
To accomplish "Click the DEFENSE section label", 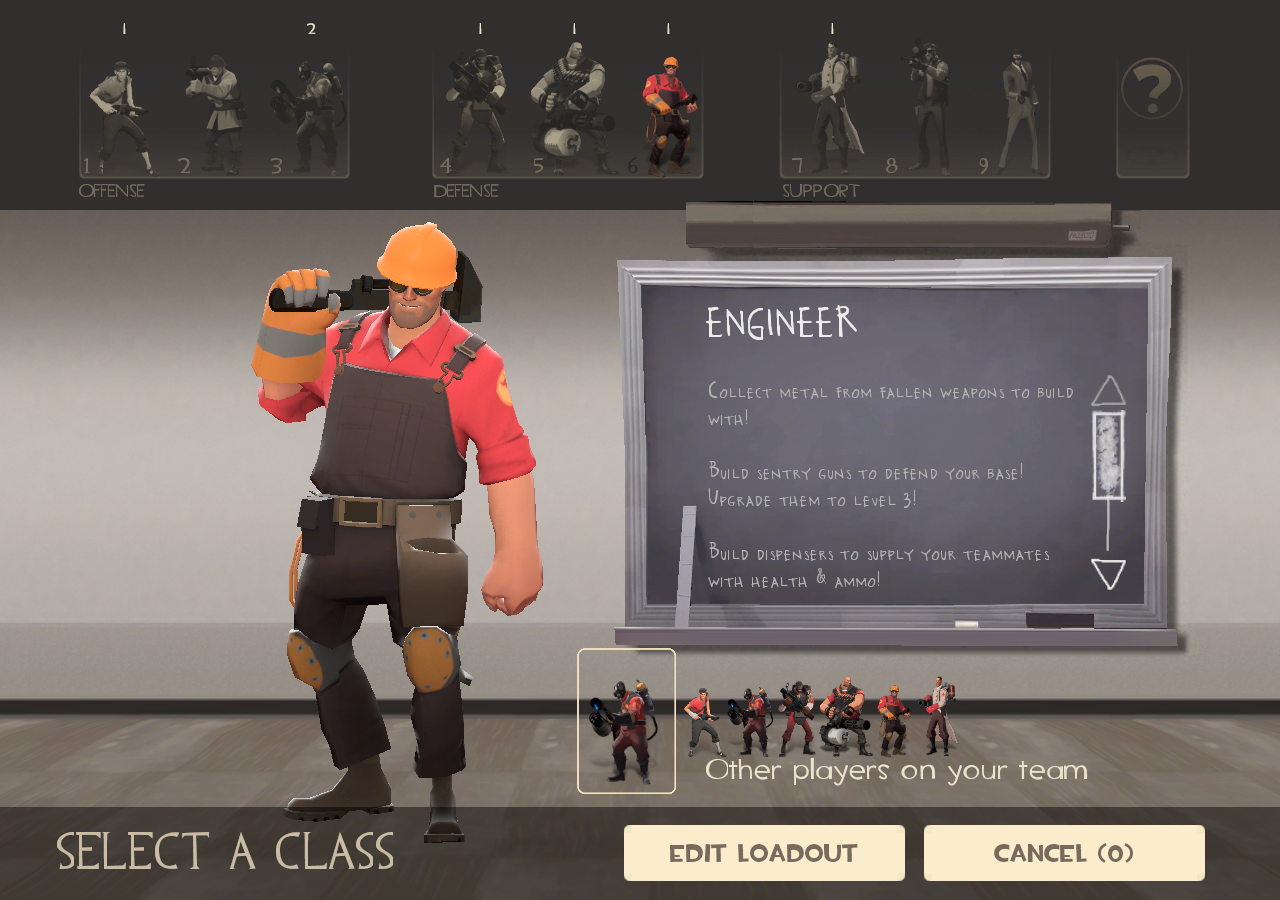I will pyautogui.click(x=465, y=190).
